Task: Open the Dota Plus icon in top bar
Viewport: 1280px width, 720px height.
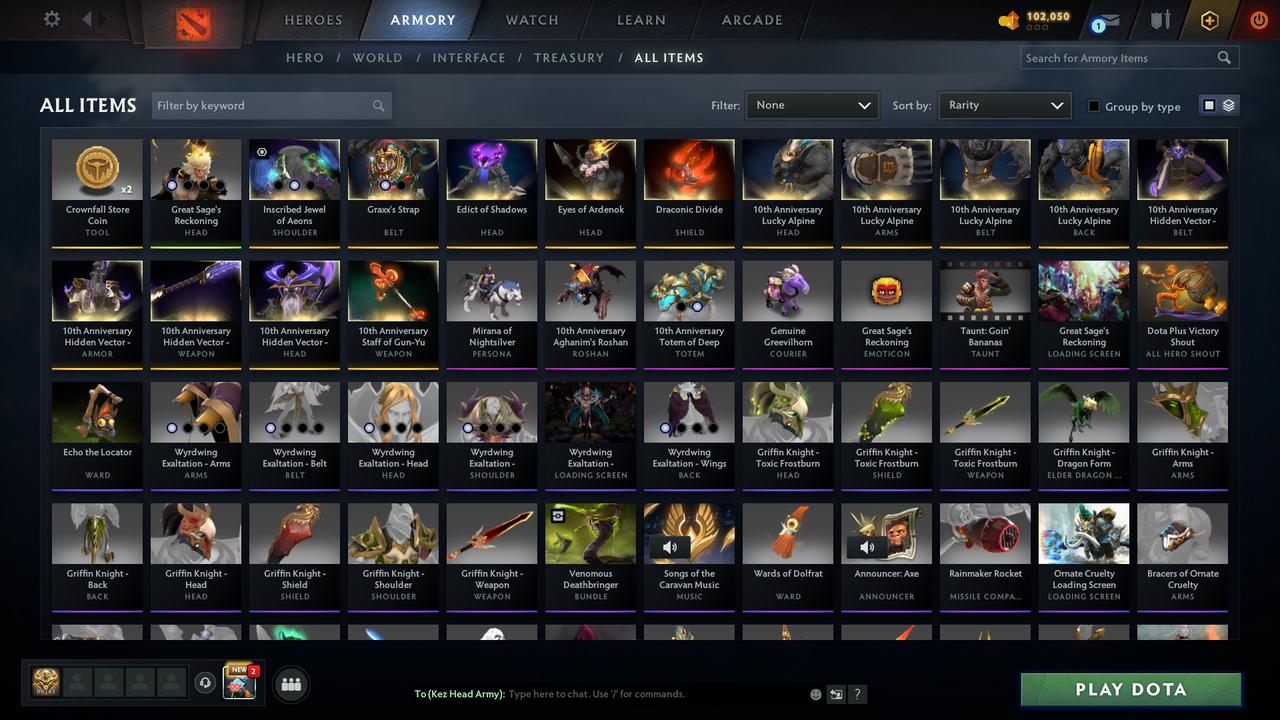Action: pos(1209,19)
